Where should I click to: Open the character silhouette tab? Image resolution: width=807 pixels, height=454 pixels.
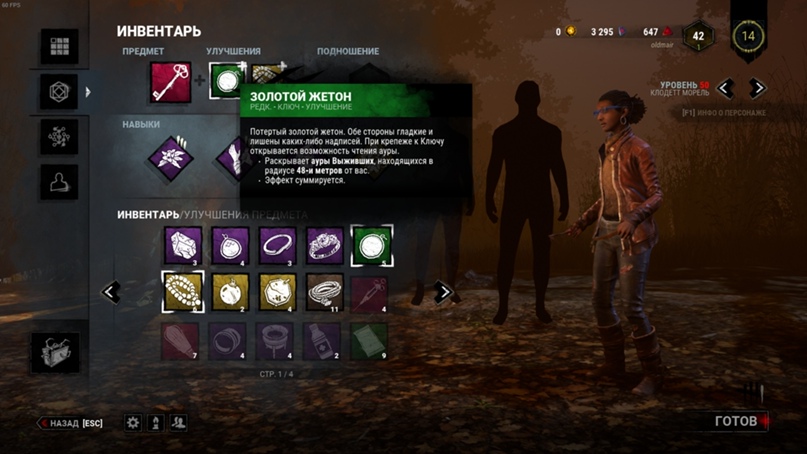(x=59, y=181)
